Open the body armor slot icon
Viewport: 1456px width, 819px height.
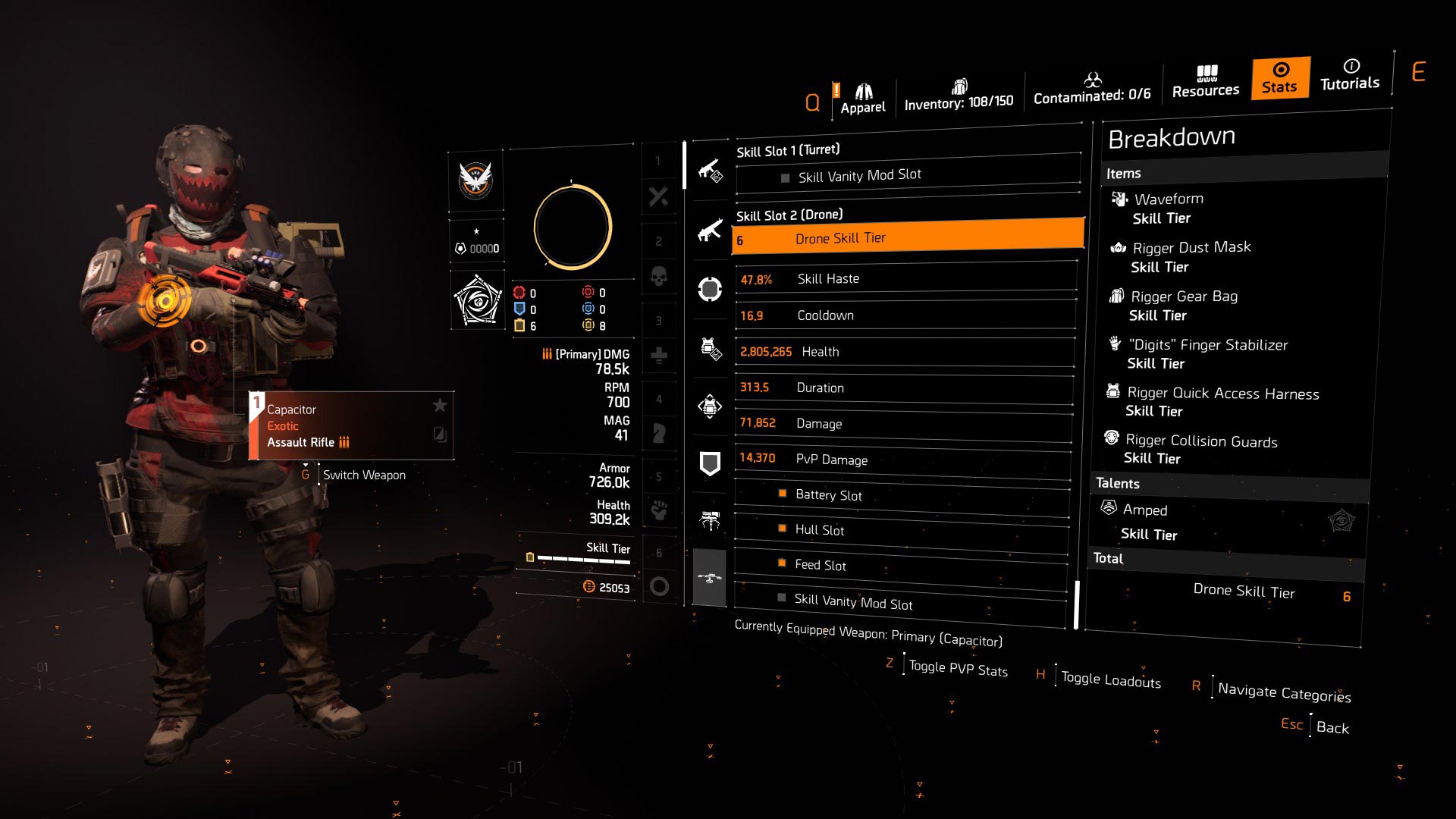(710, 349)
